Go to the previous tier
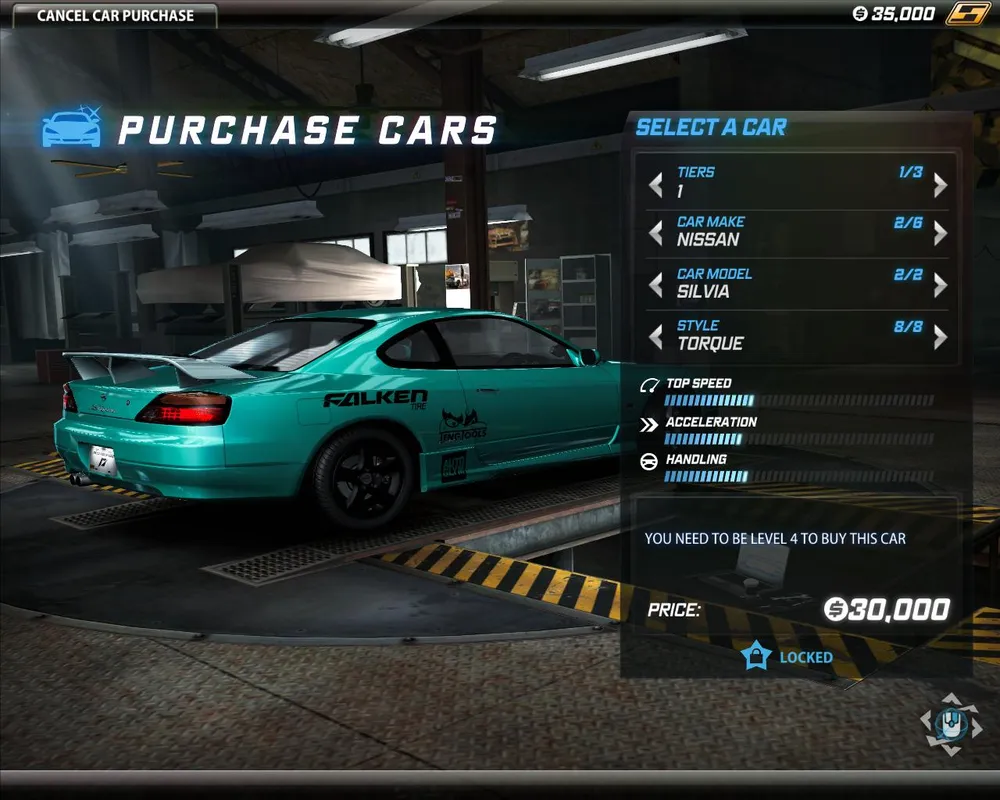1000x800 pixels. click(x=656, y=184)
